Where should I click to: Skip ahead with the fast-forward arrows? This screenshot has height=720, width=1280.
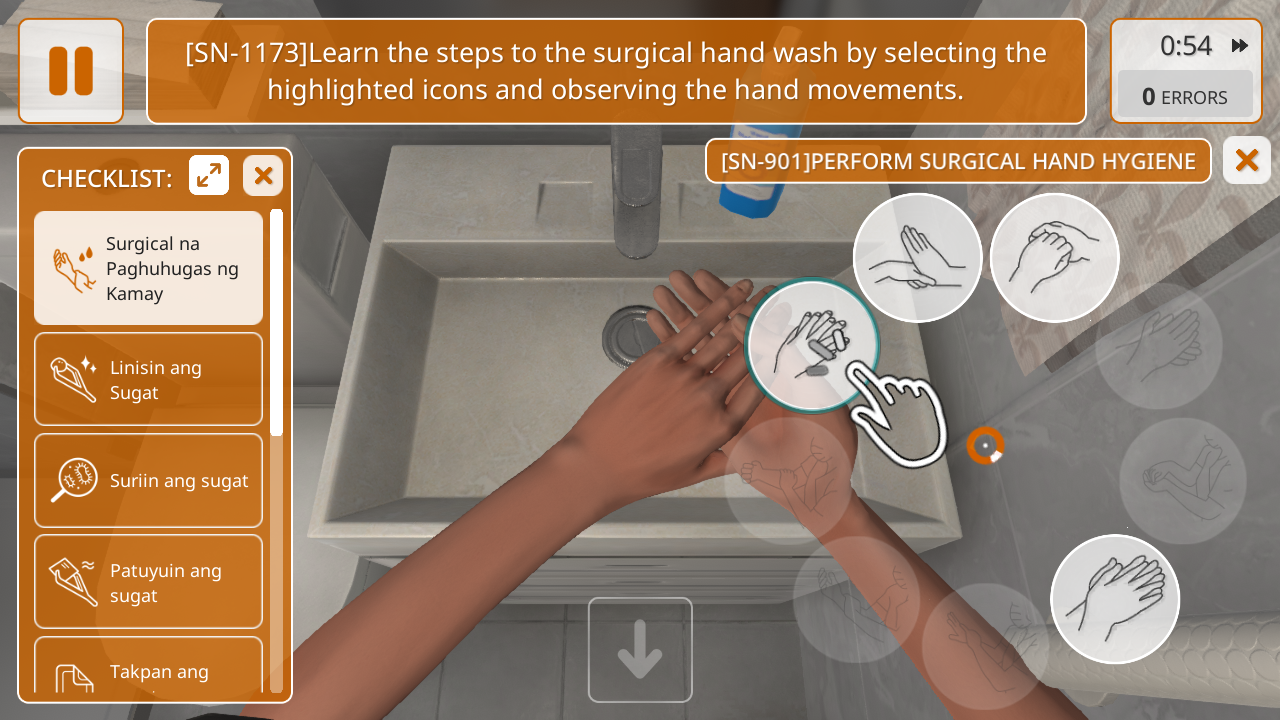[1240, 46]
